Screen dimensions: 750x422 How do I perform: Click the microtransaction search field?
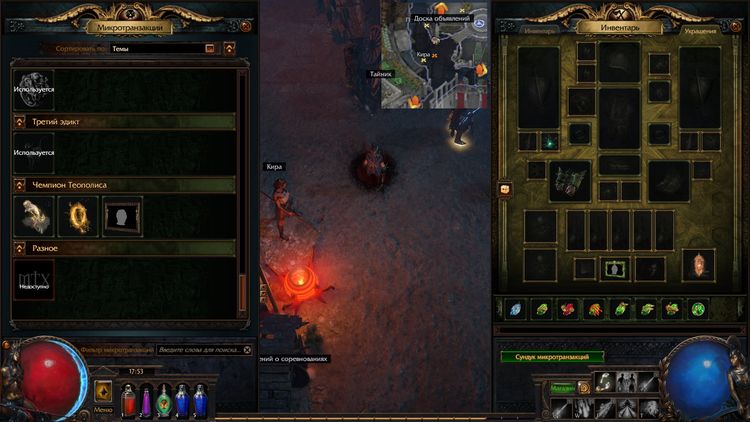(x=200, y=350)
